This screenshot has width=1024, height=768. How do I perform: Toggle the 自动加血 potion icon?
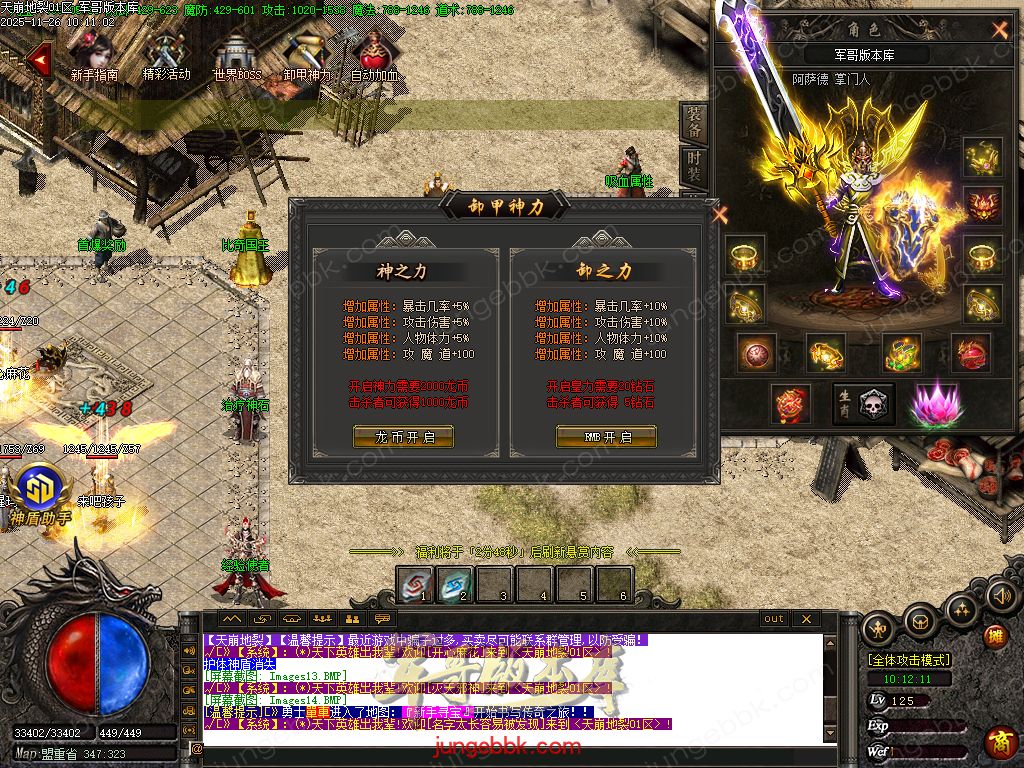375,55
